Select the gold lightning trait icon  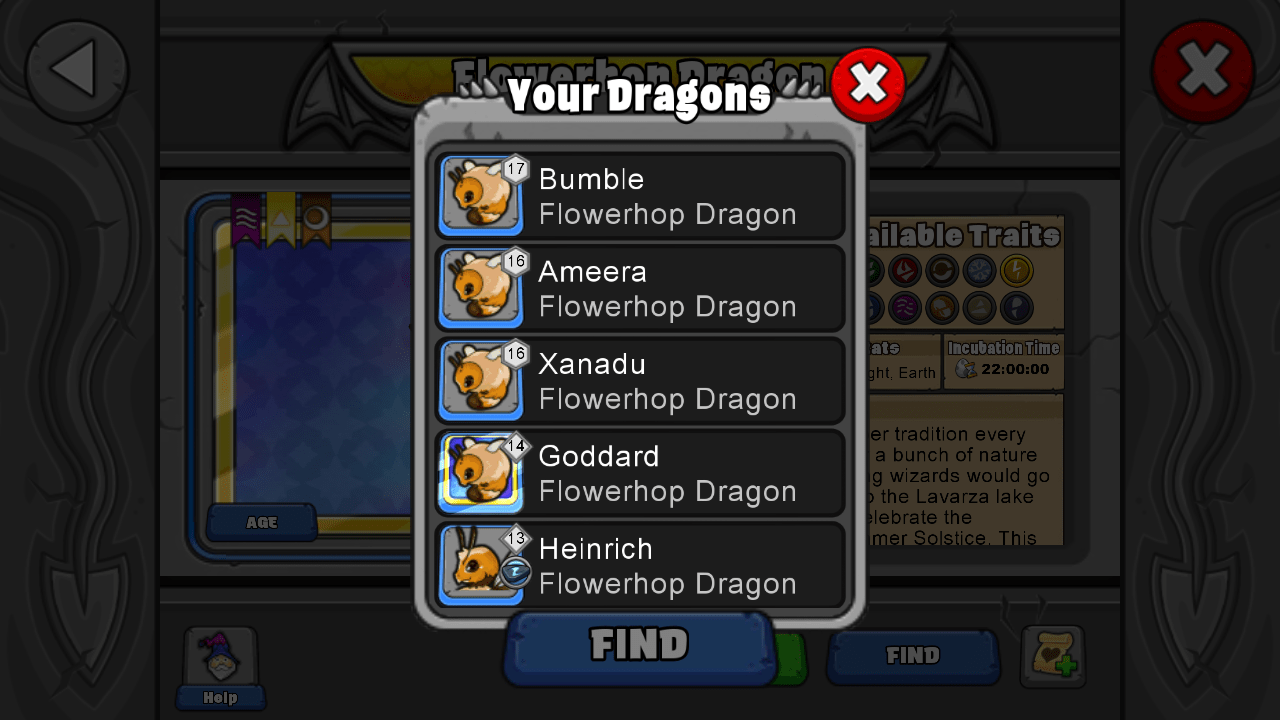(x=1017, y=270)
